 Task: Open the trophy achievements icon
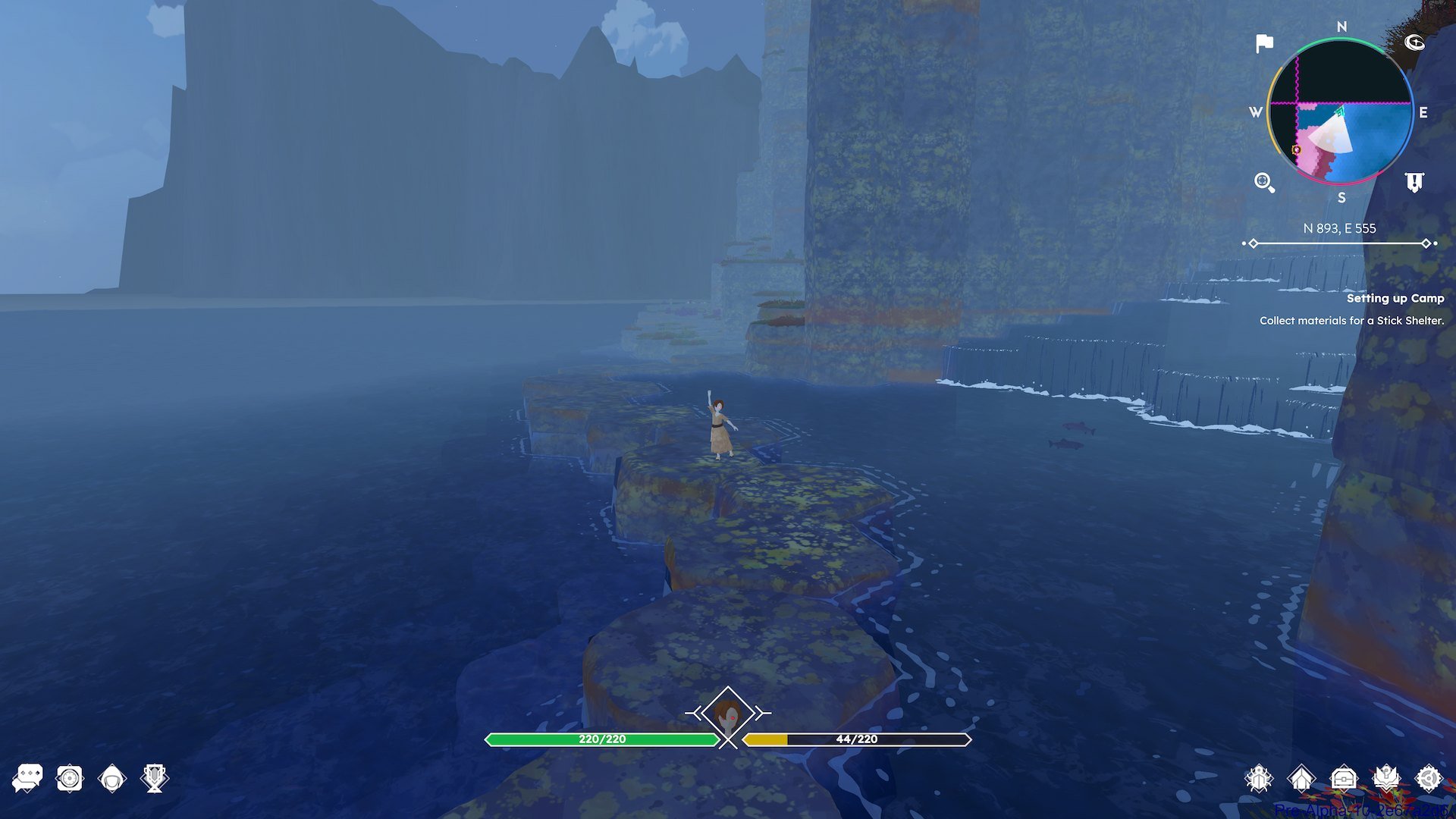pyautogui.click(x=152, y=779)
